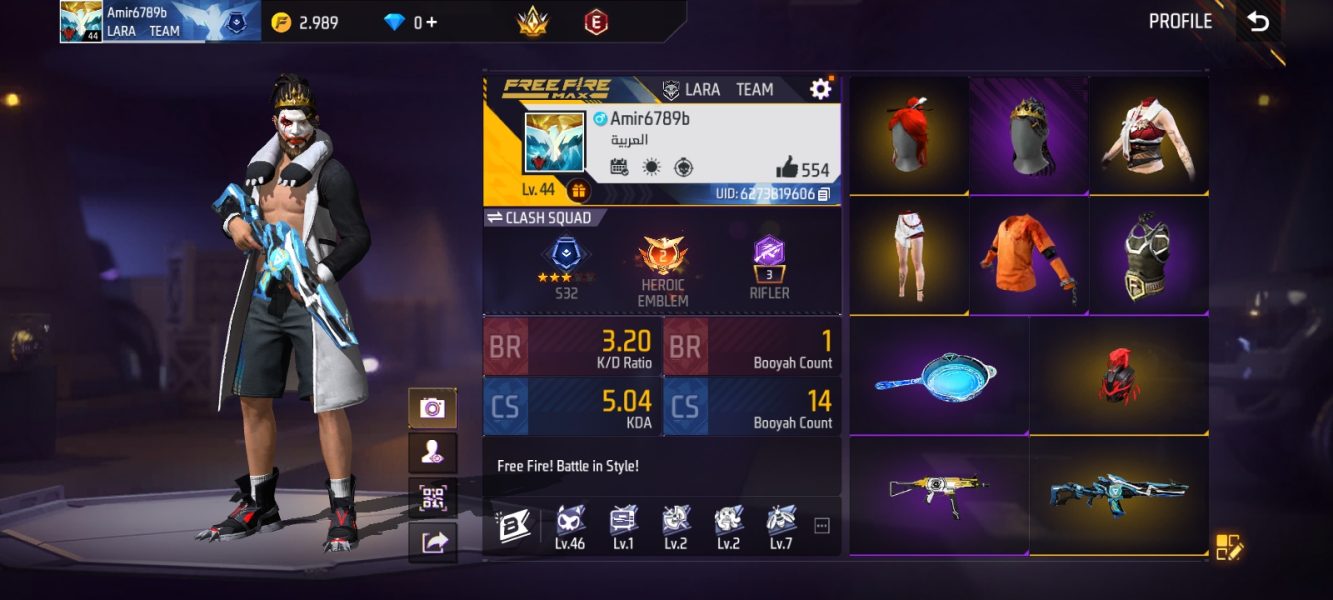Show the QR code for this profile
This screenshot has height=600, width=1333.
click(x=432, y=497)
